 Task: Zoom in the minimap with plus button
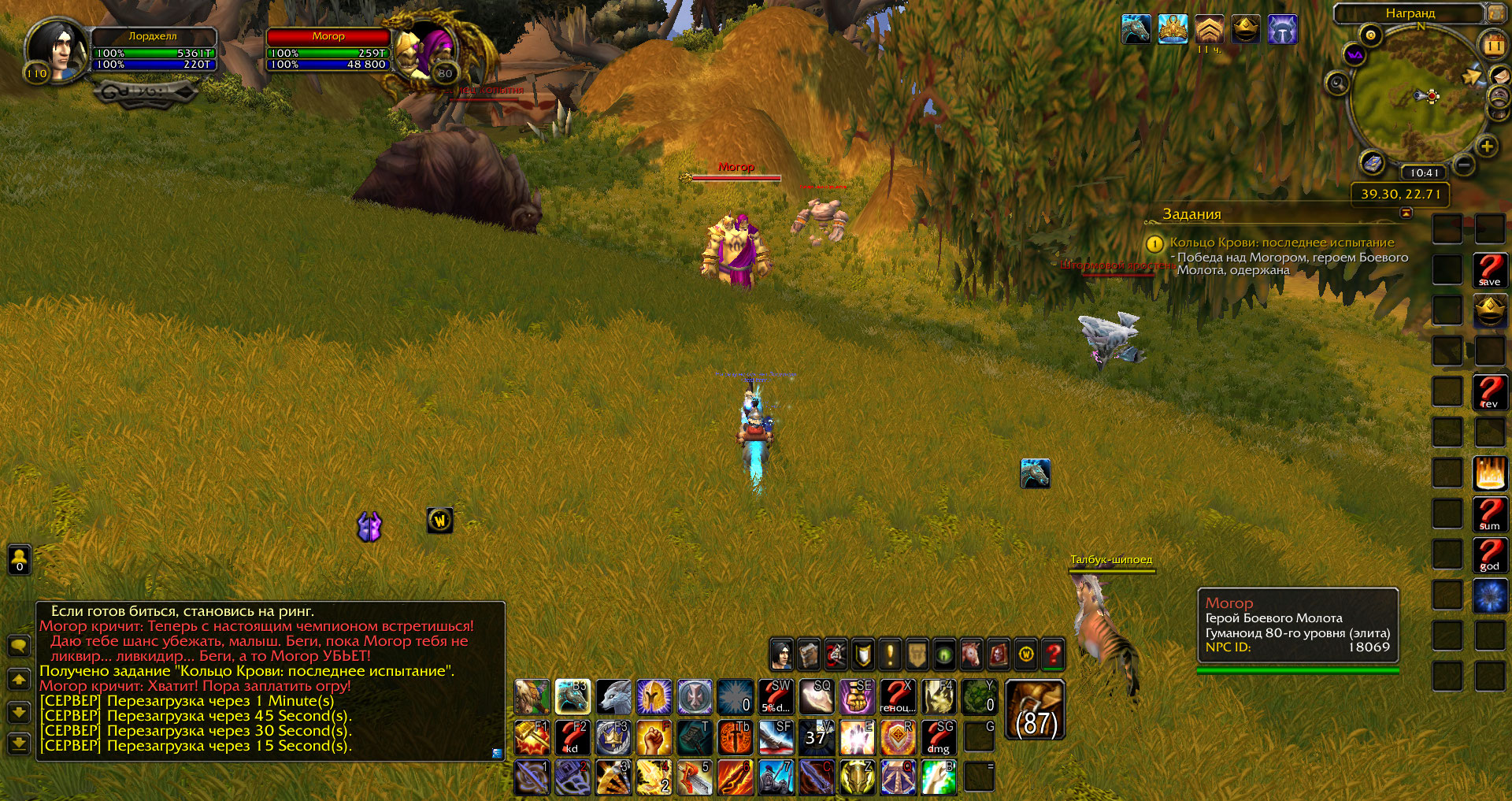tap(1486, 146)
